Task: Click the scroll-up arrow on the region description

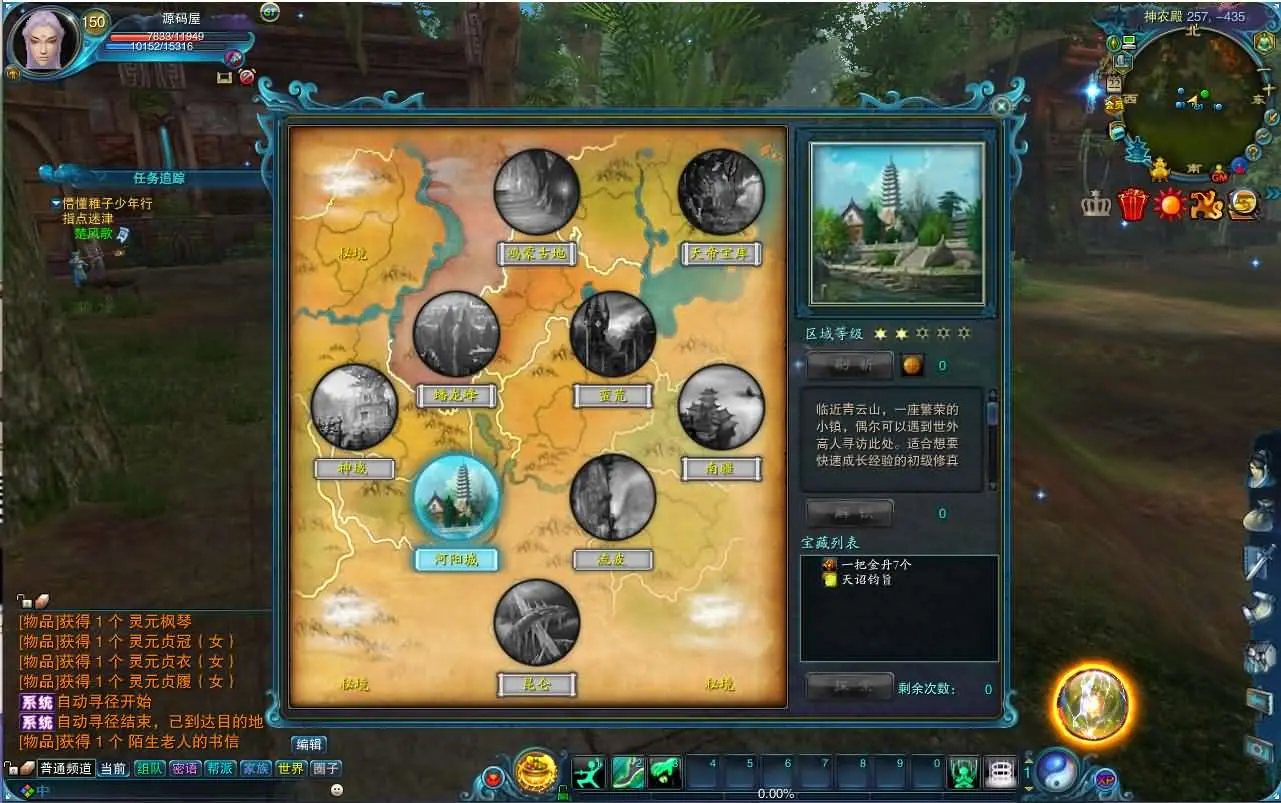Action: [993, 394]
